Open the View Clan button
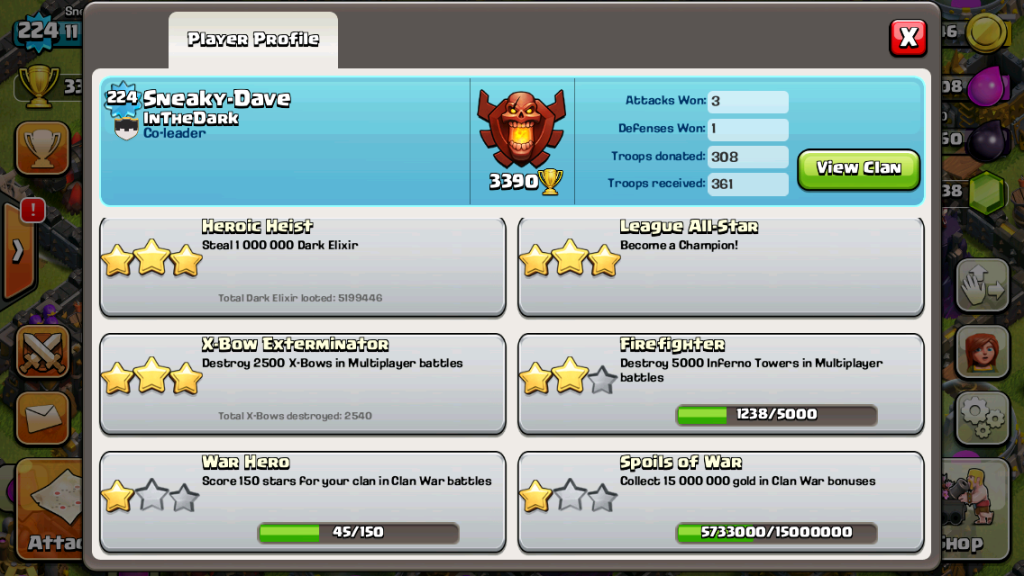1024x576 pixels. pos(858,169)
